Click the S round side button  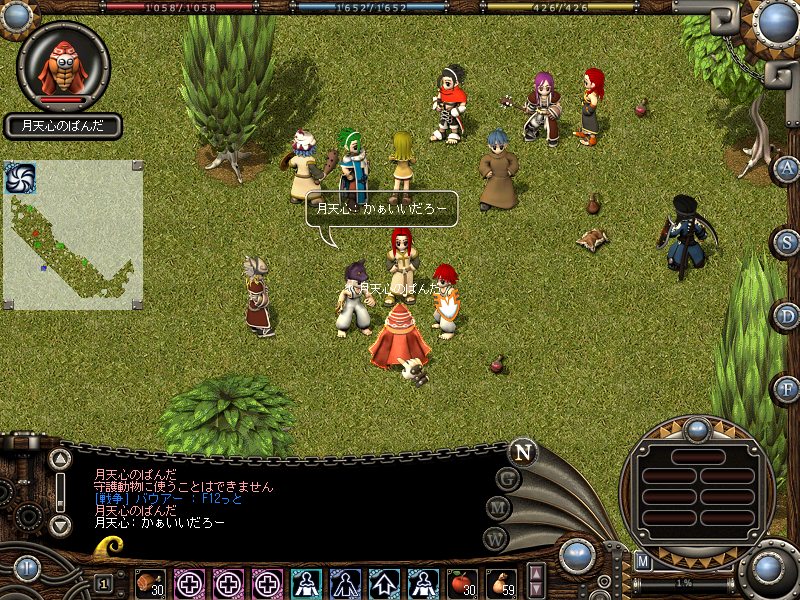(x=787, y=243)
